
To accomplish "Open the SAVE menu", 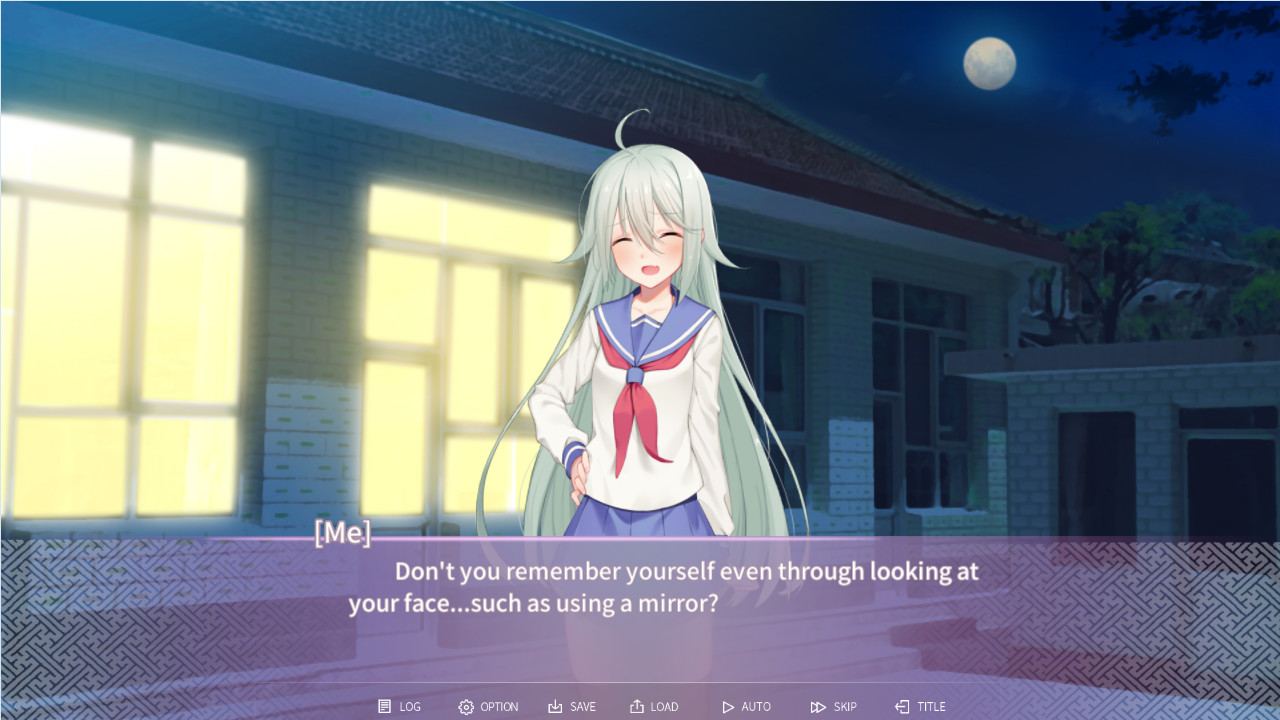I will point(571,706).
